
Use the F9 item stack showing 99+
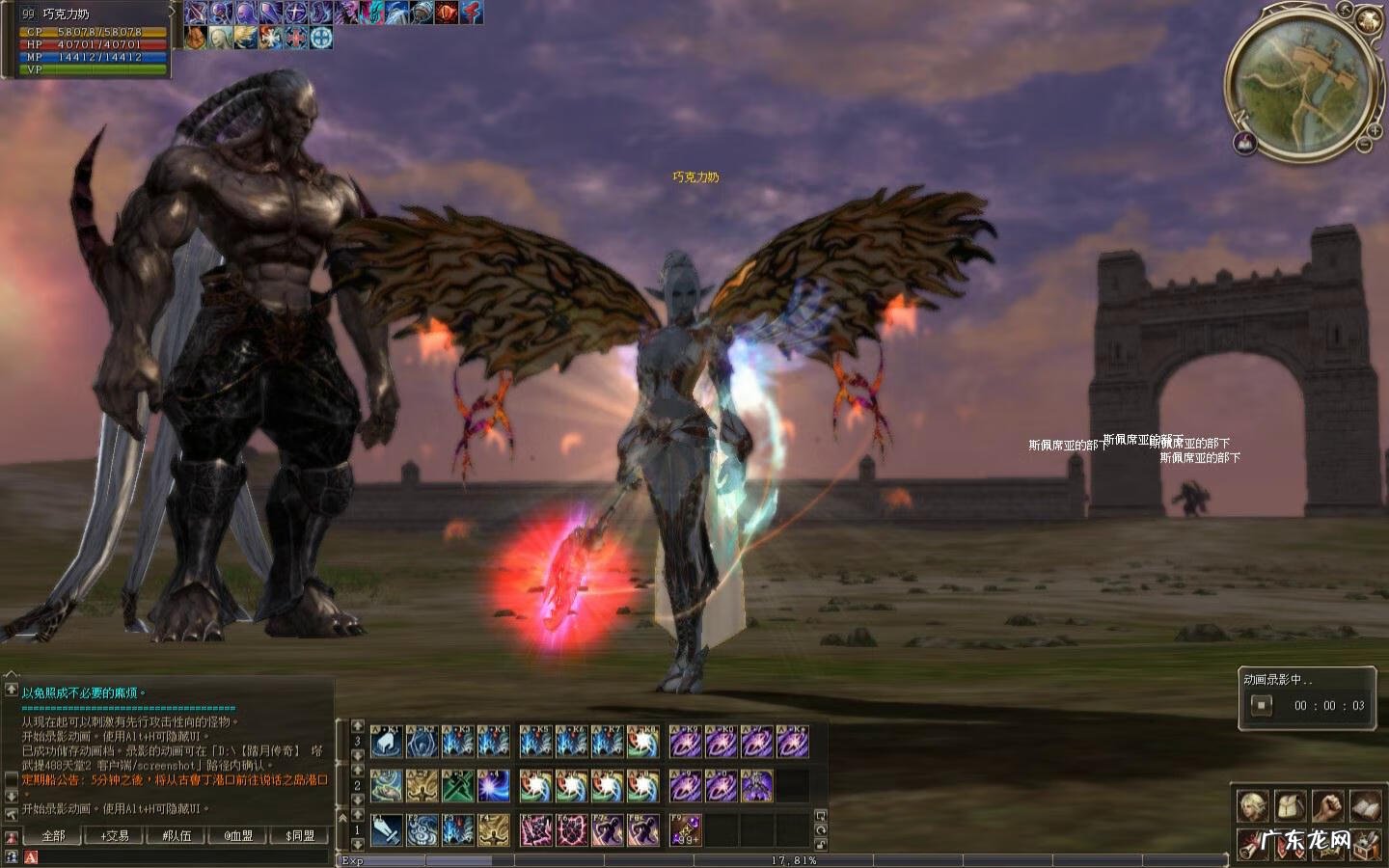click(685, 829)
